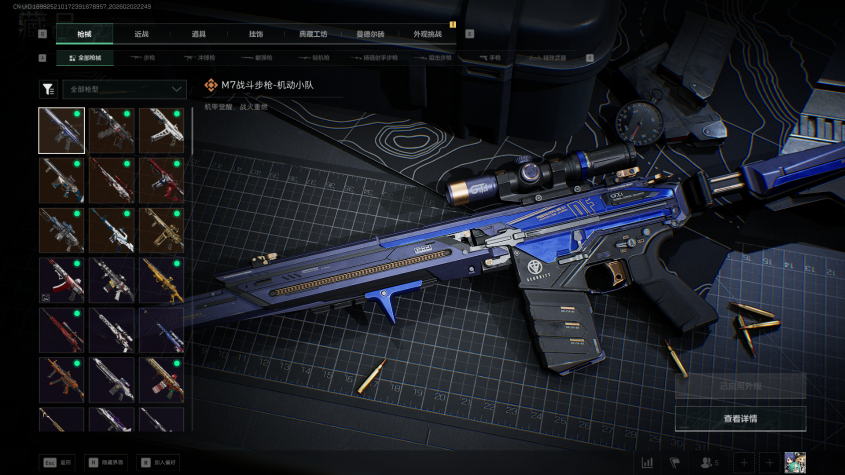Select the 挂饰 charms tab
The width and height of the screenshot is (845, 475).
[256, 34]
